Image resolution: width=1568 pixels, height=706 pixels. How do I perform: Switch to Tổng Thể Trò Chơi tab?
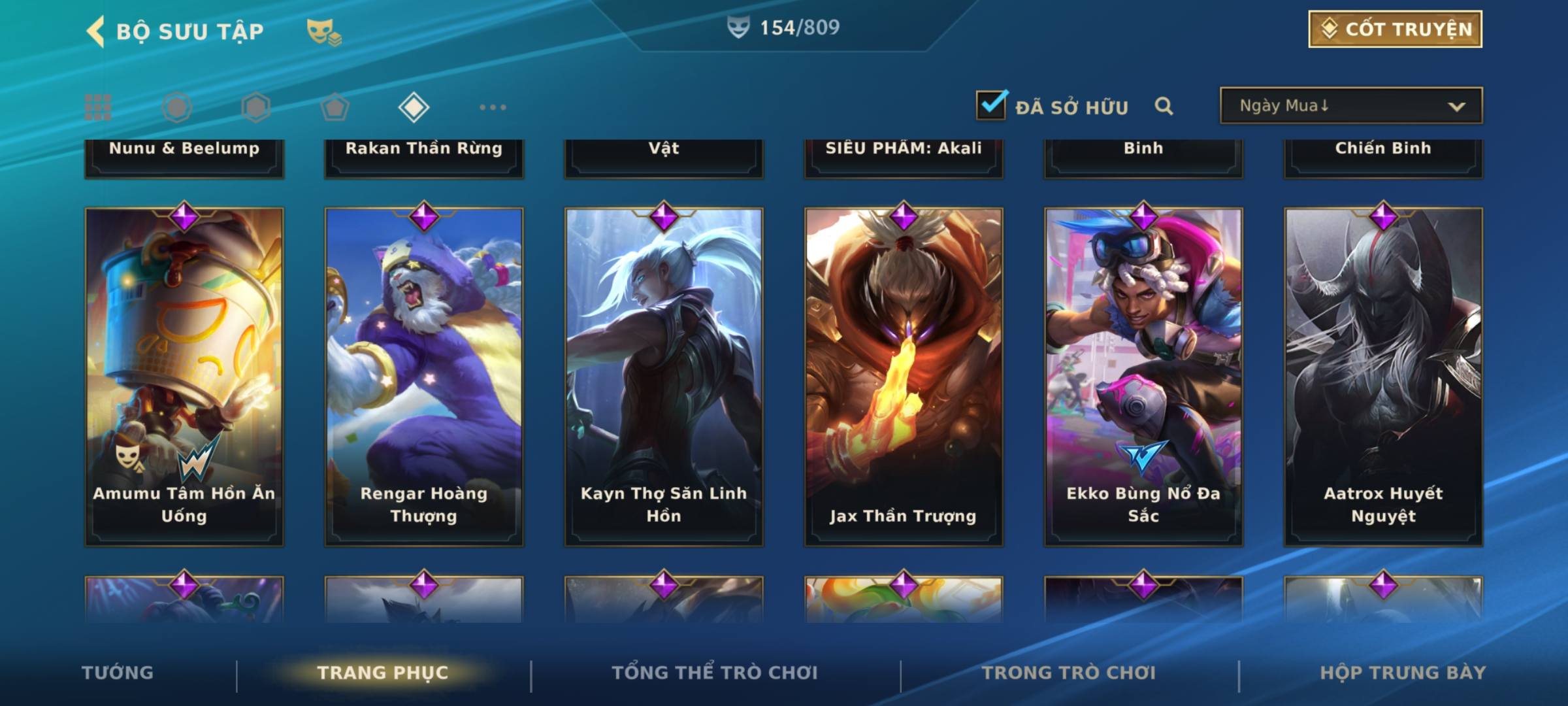pos(715,673)
